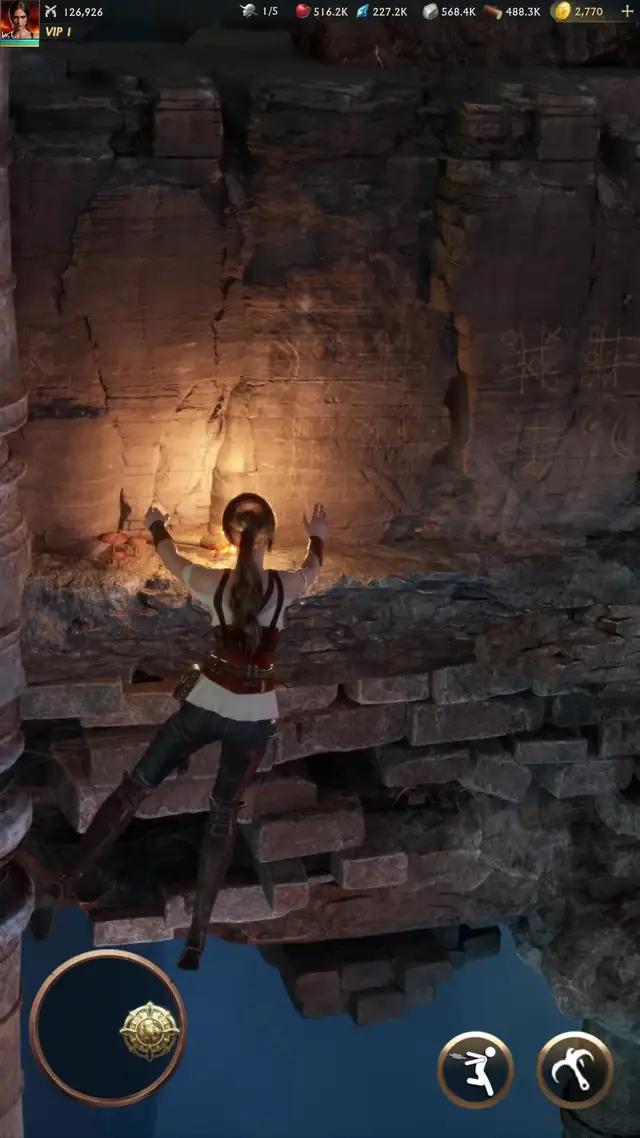Tap the VIP 1 badge
640x1138 pixels.
(58, 32)
